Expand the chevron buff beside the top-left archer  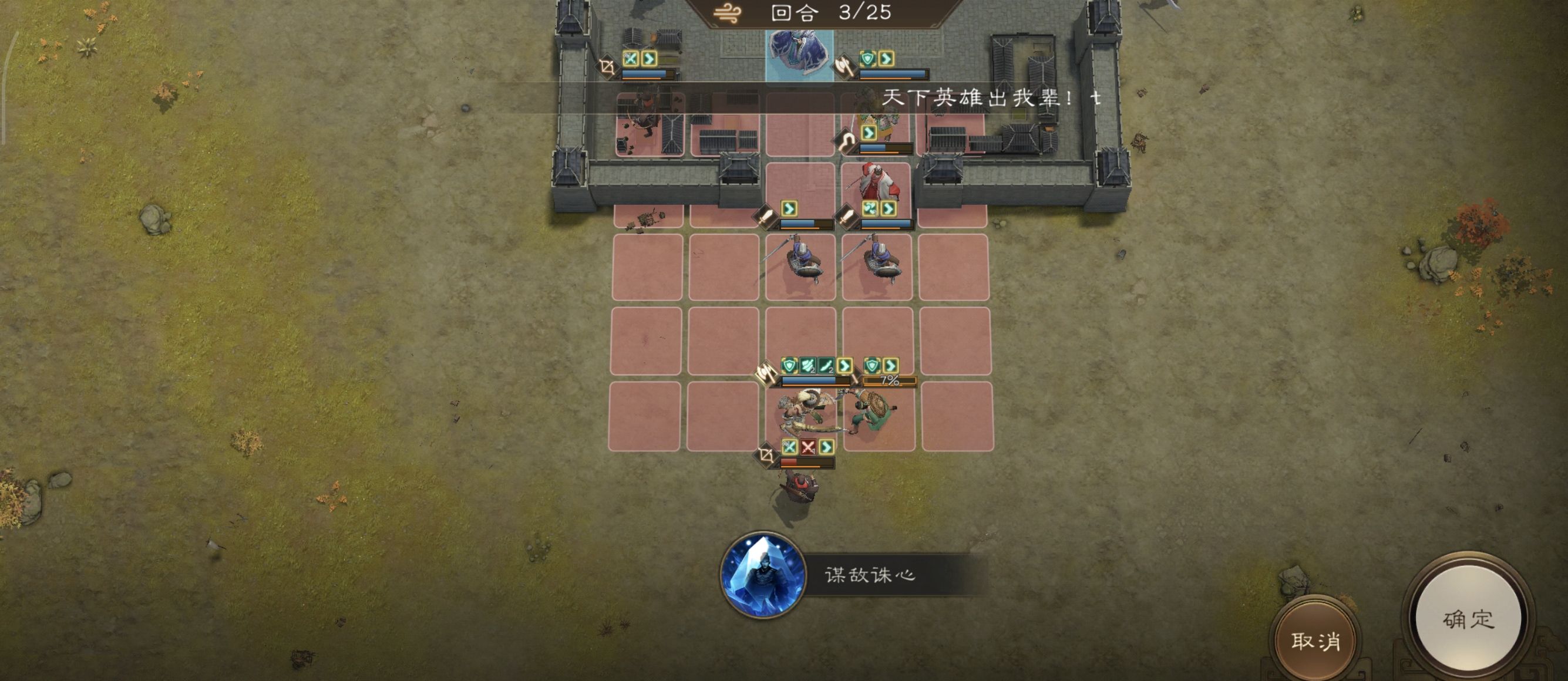click(650, 60)
